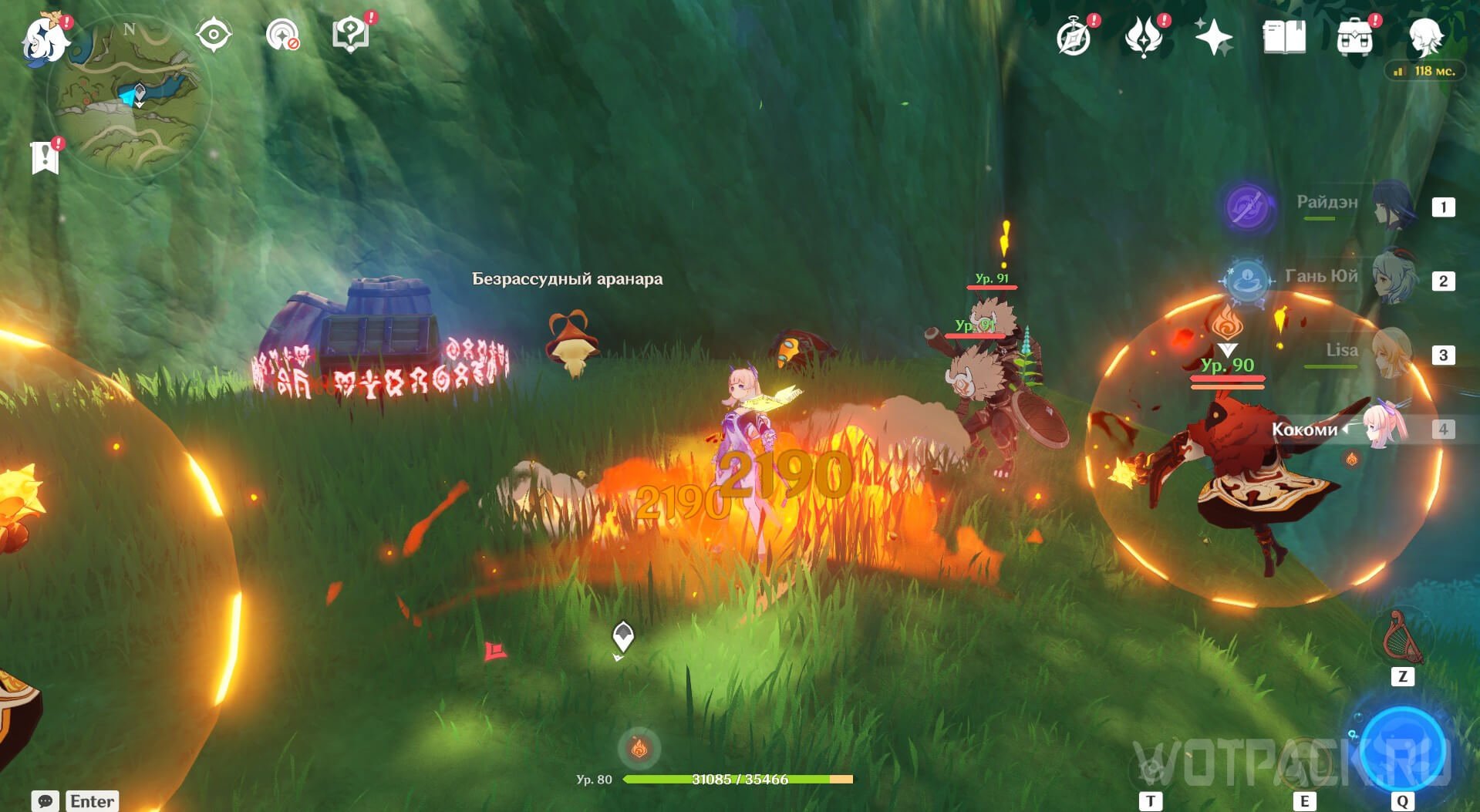Image resolution: width=1480 pixels, height=812 pixels.
Task: Open the events compass icon
Action: click(x=1074, y=36)
